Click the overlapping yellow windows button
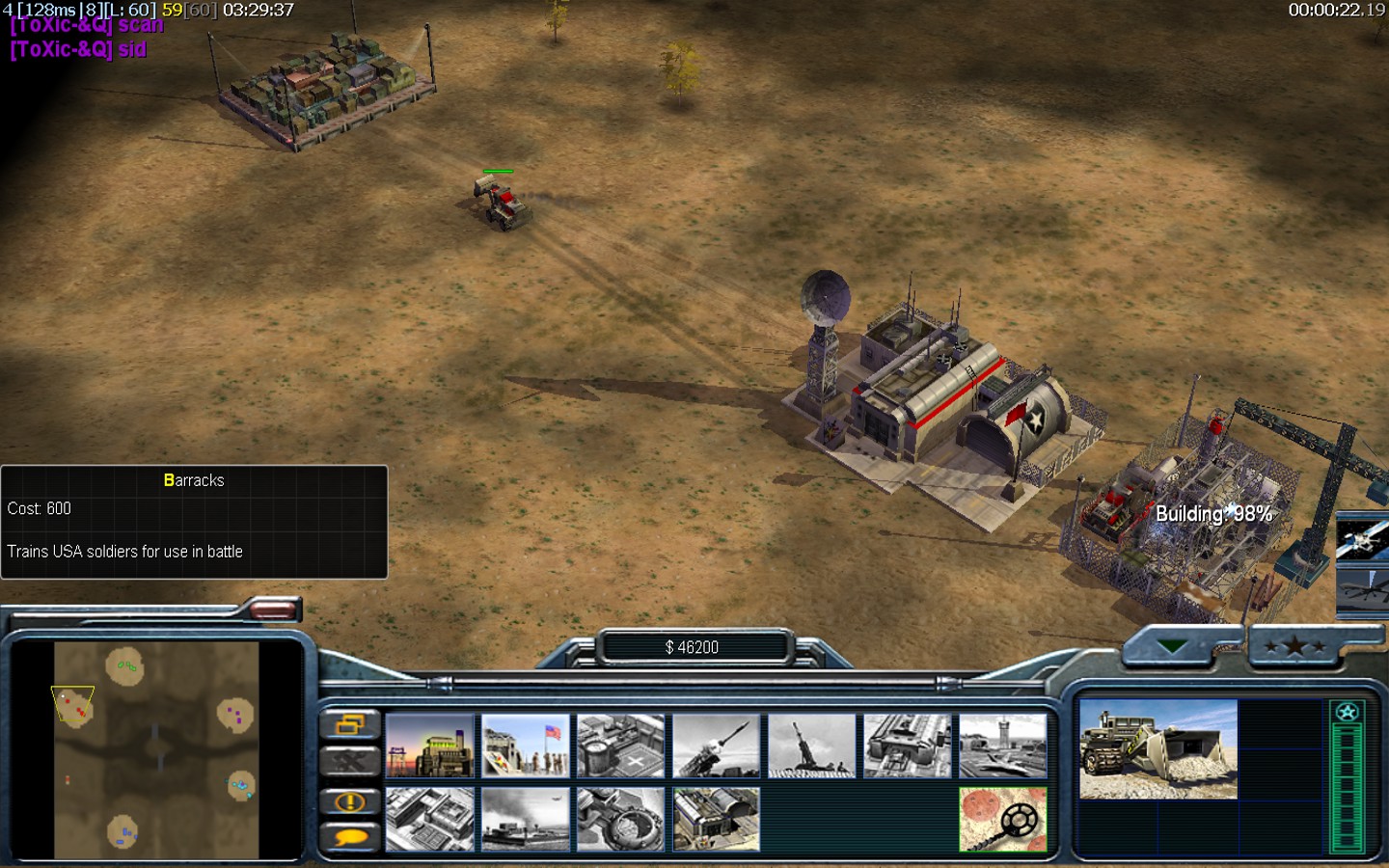This screenshot has height=868, width=1389. [x=349, y=723]
